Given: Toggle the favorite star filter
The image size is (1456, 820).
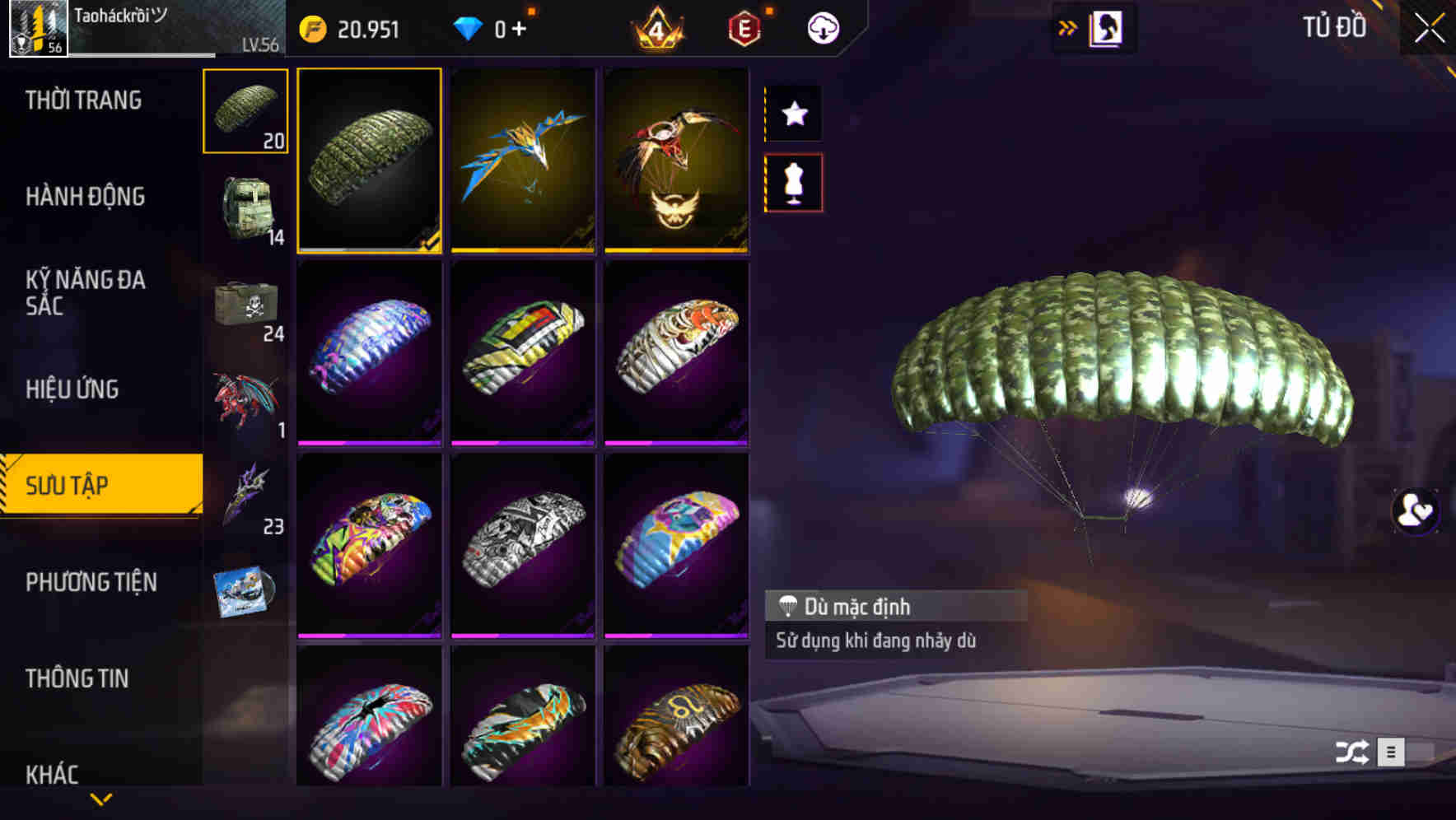Looking at the screenshot, I should click(x=793, y=114).
